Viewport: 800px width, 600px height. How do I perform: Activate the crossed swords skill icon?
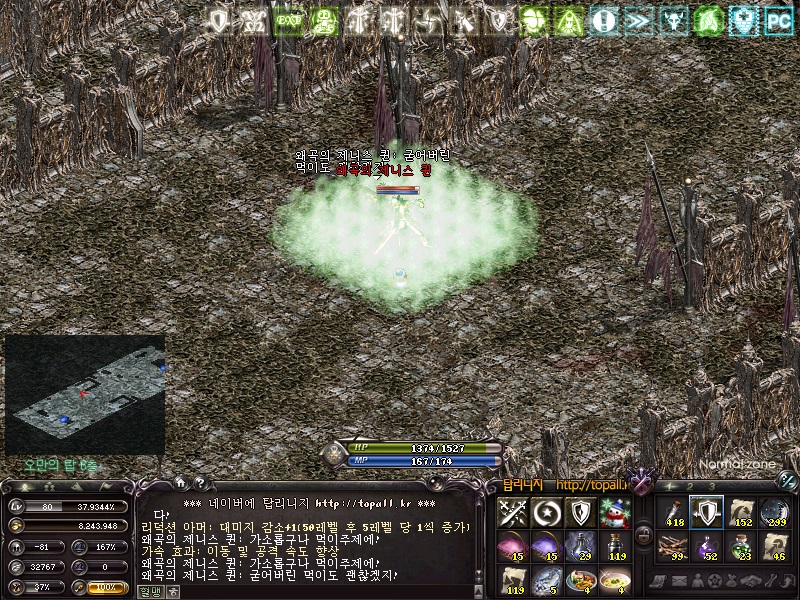point(512,513)
